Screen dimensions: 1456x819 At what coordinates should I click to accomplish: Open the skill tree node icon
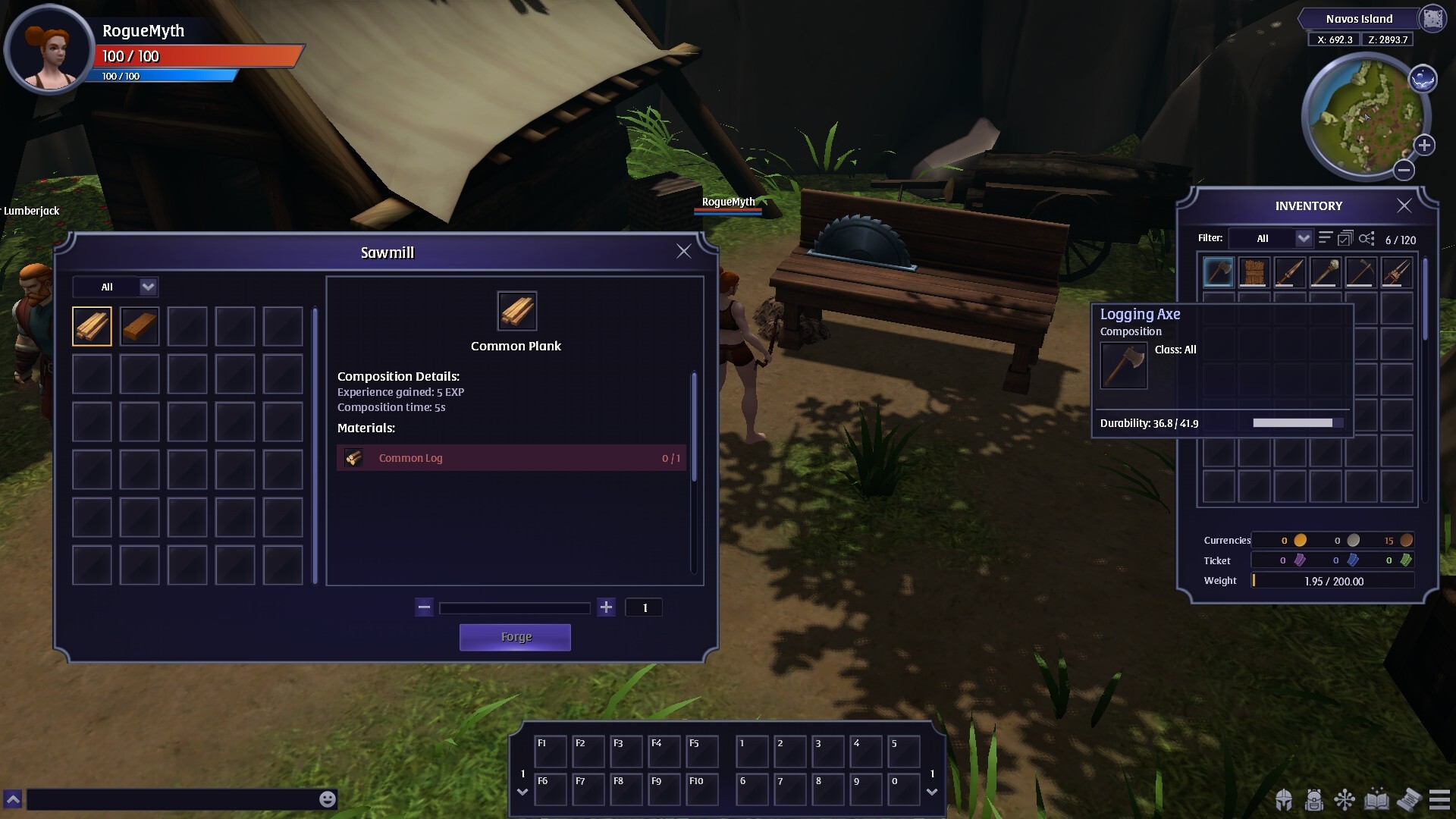point(1345,800)
